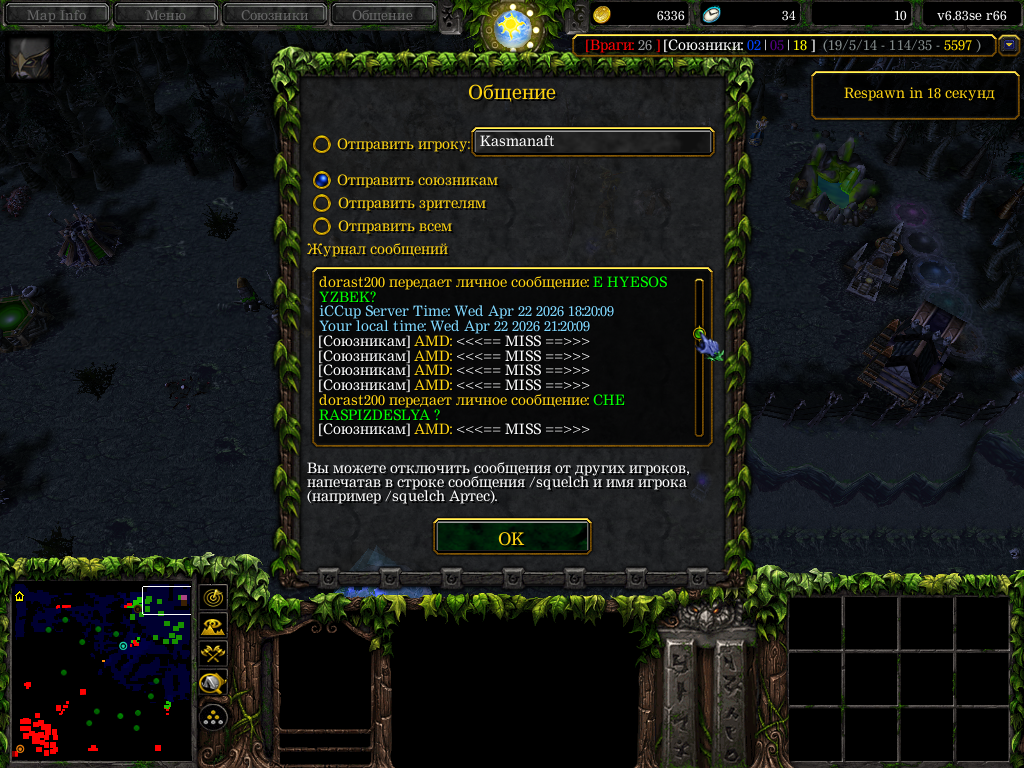Screen dimensions: 1024x768
Task: Open the Меню button
Action: (165, 15)
